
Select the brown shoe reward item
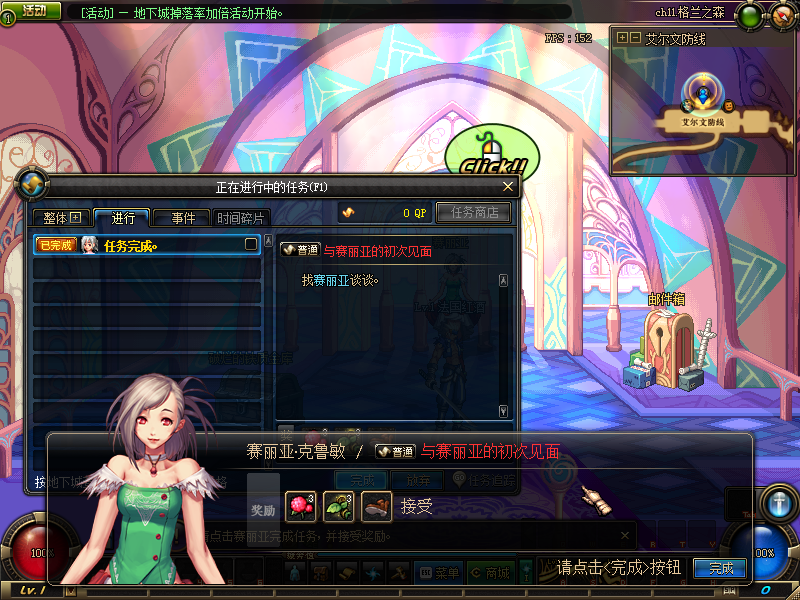pyautogui.click(x=376, y=507)
